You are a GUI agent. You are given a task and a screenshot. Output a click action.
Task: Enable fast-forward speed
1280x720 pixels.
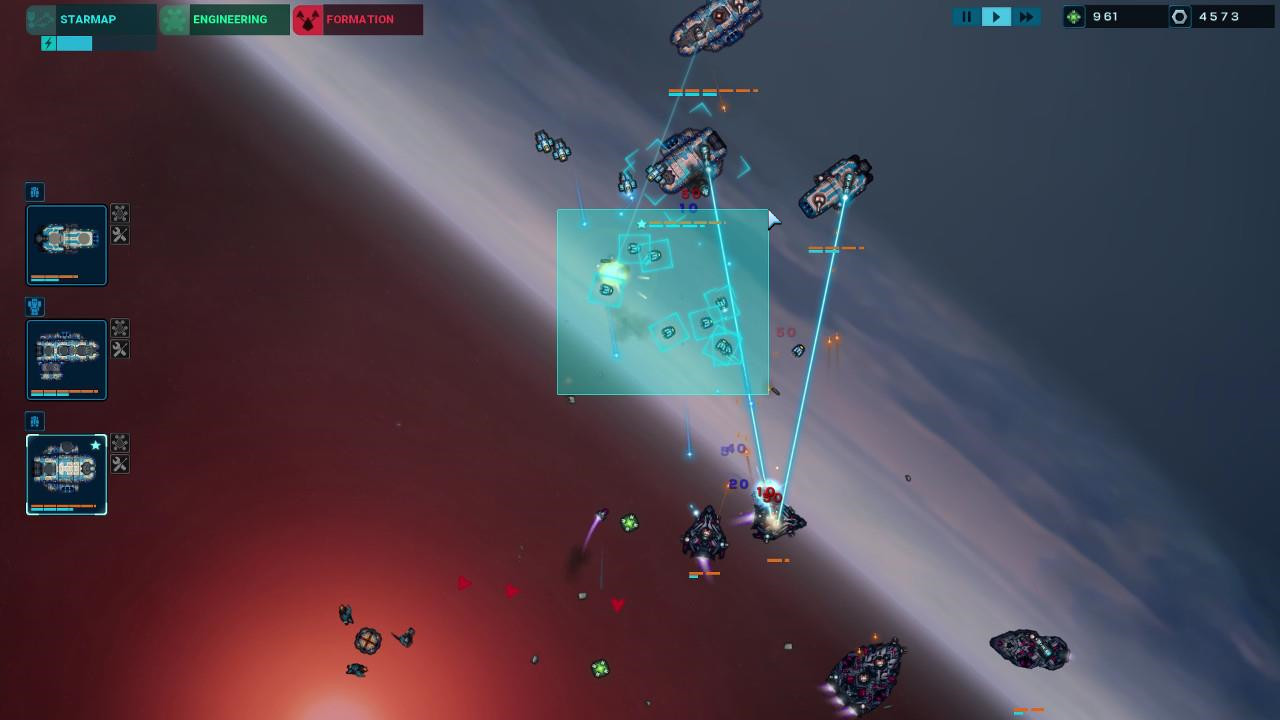pyautogui.click(x=1027, y=16)
